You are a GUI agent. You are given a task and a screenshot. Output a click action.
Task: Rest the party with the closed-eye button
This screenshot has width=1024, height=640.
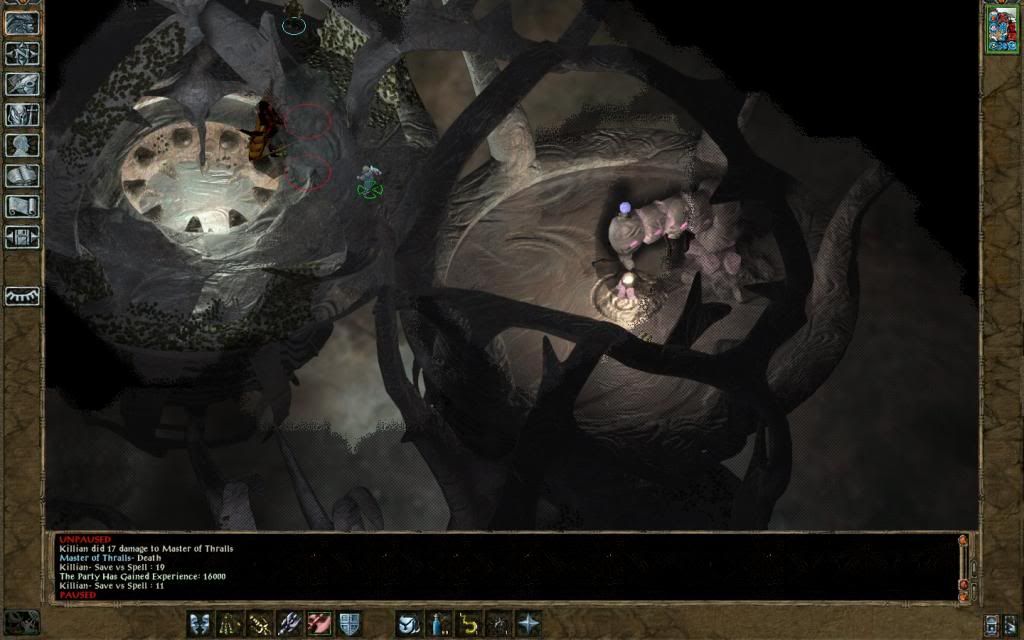tap(22, 296)
